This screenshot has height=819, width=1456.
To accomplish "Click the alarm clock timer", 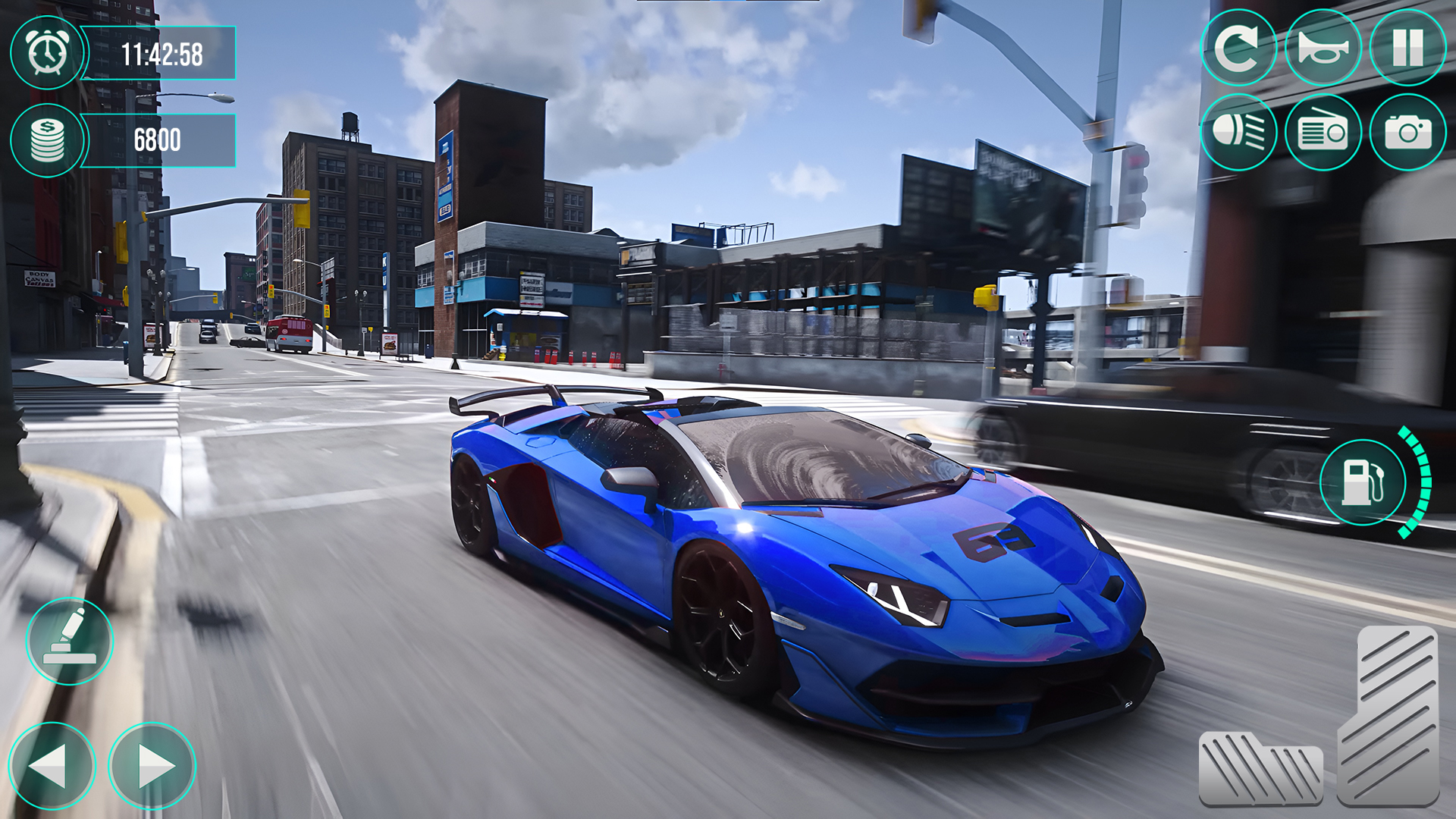I will (47, 53).
